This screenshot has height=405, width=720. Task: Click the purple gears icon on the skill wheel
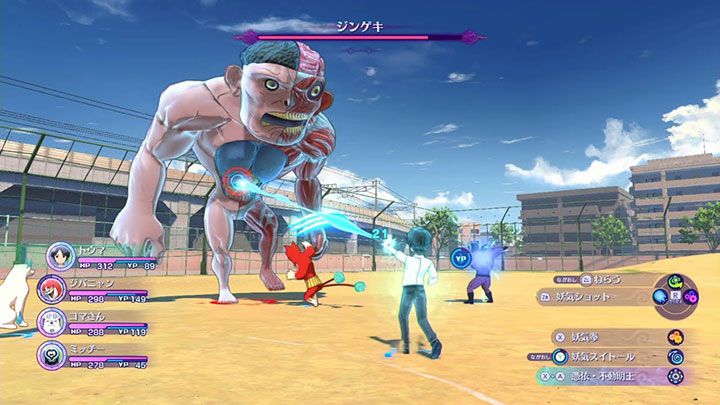pyautogui.click(x=691, y=297)
